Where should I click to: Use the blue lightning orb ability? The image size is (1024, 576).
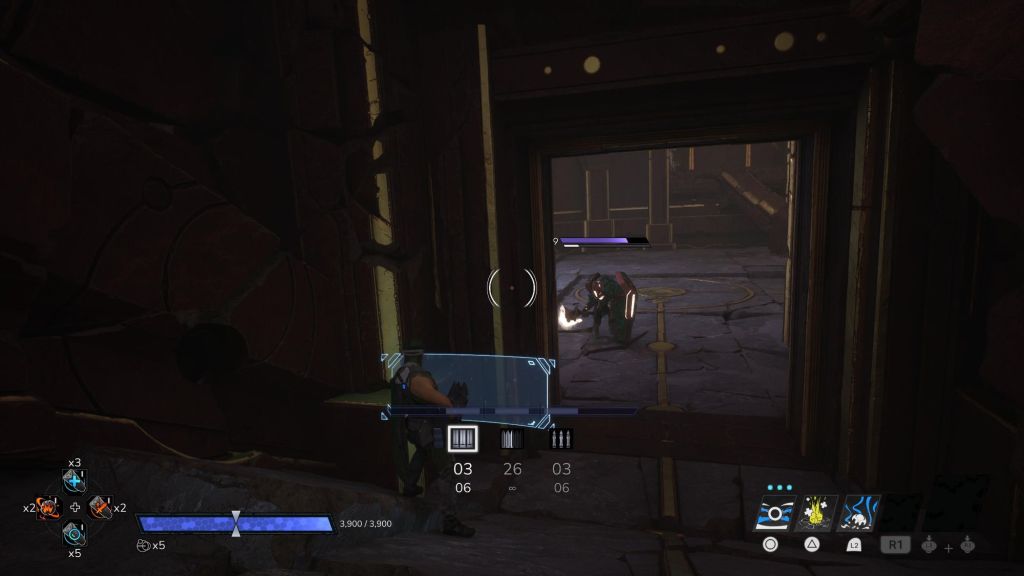point(860,513)
